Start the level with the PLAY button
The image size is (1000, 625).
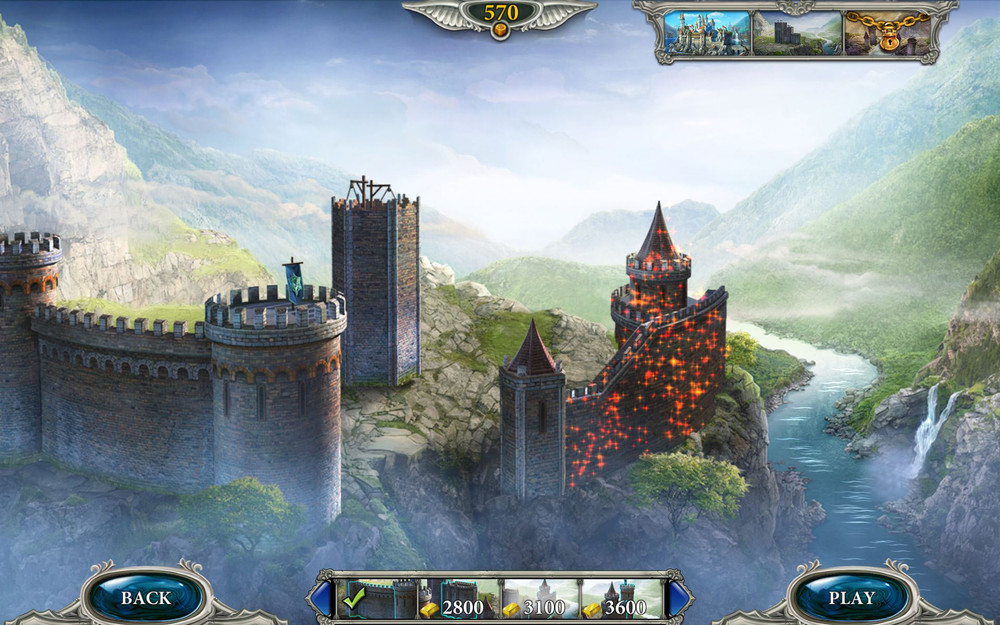[852, 598]
